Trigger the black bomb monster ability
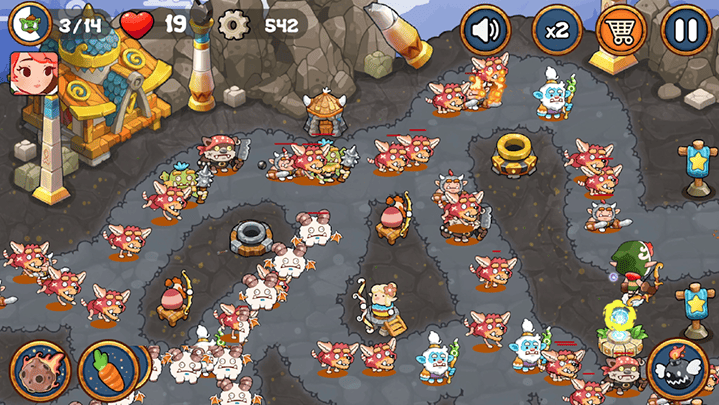 (x=678, y=368)
